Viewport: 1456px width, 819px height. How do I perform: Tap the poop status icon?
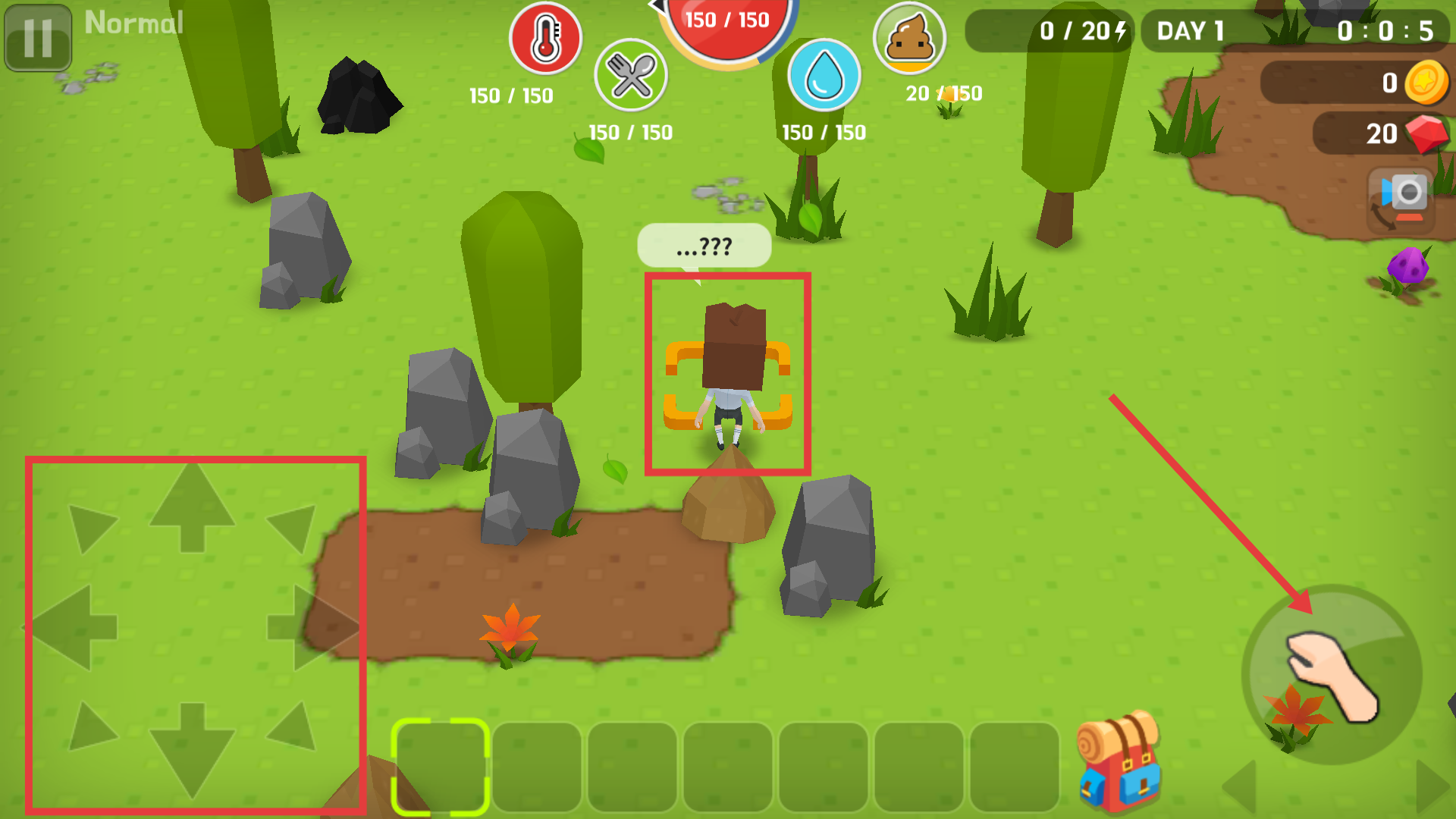(909, 38)
